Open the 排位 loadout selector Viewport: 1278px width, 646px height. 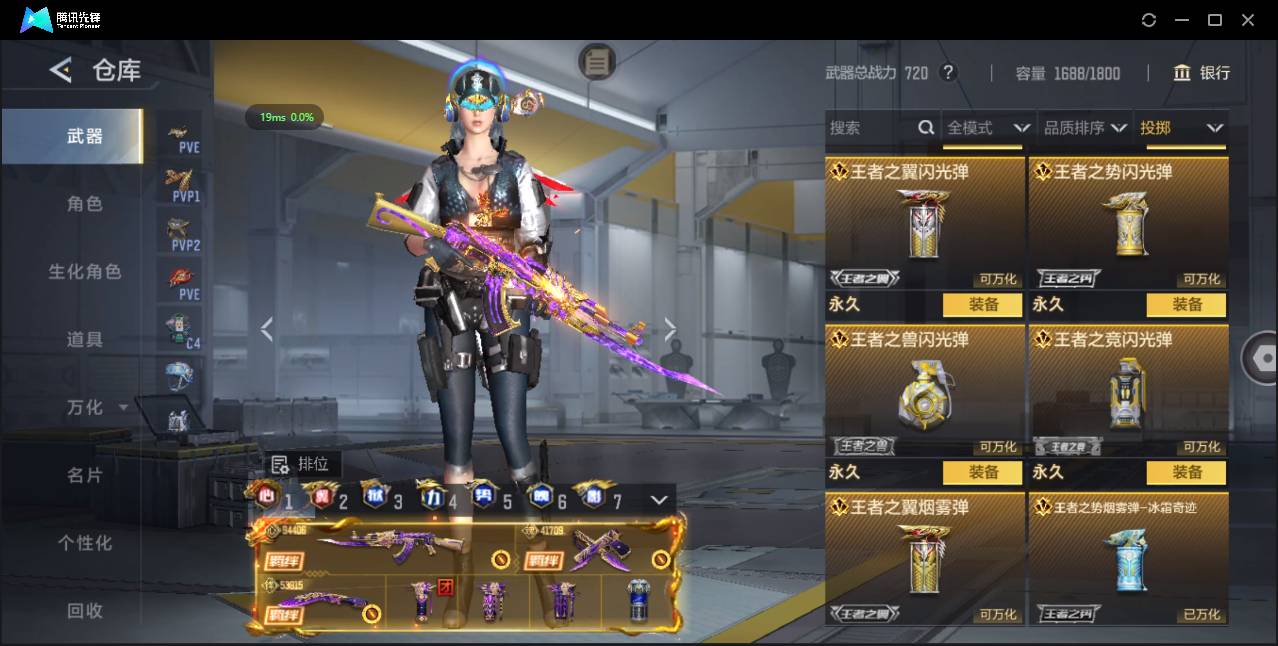coord(302,464)
